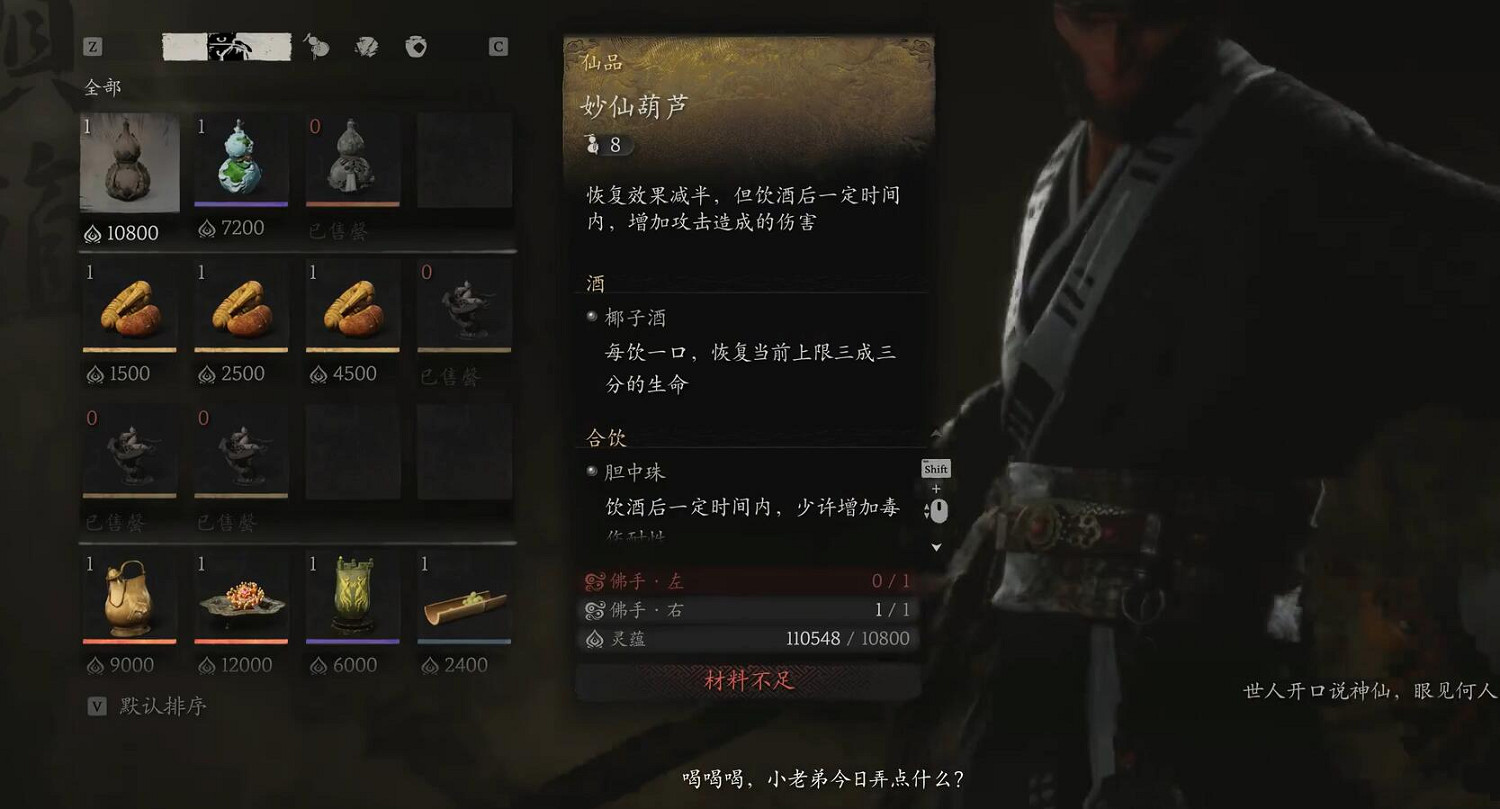The width and height of the screenshot is (1500, 809).
Task: Click the down arrow to scroll the details panel
Action: tap(936, 546)
